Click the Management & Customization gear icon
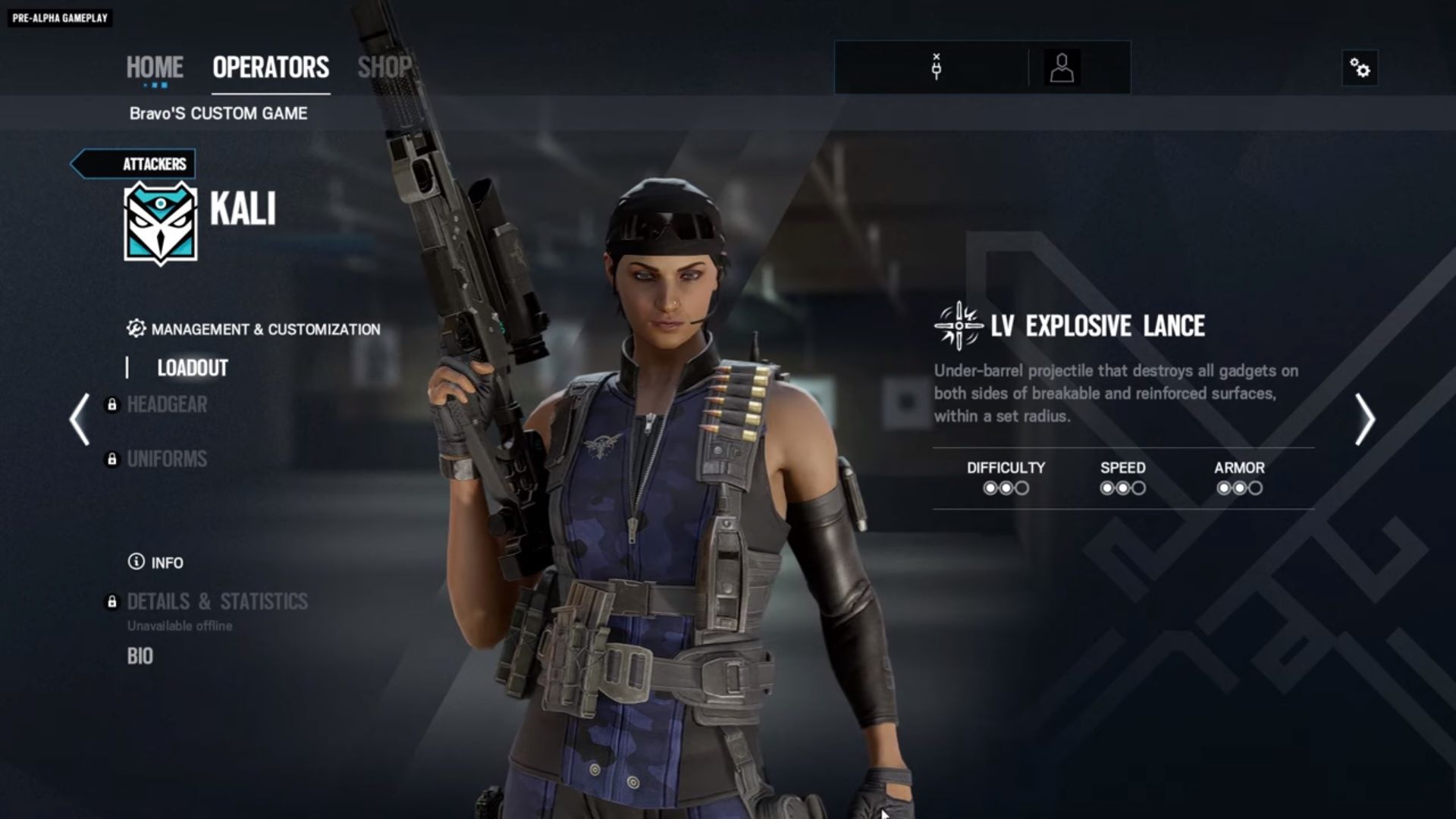The width and height of the screenshot is (1456, 819). click(x=134, y=328)
